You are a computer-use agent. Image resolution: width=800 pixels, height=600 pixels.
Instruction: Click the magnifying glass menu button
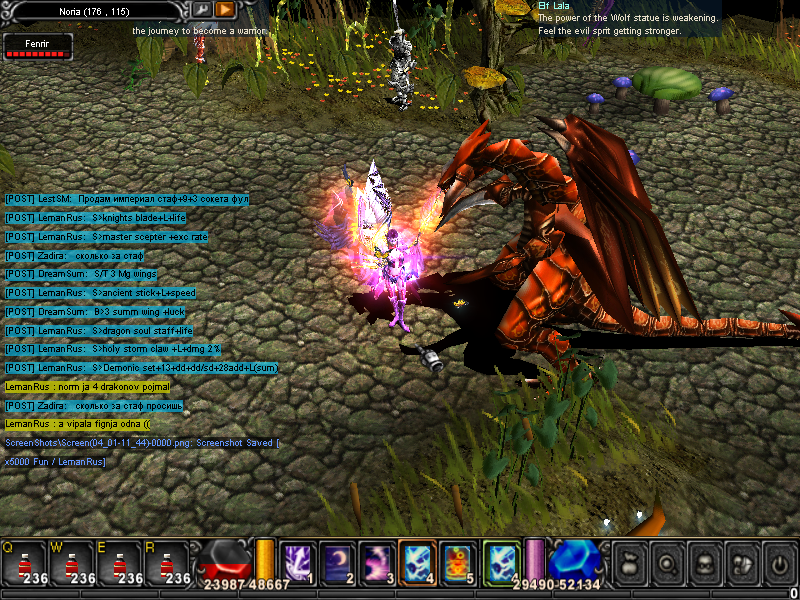tap(668, 563)
